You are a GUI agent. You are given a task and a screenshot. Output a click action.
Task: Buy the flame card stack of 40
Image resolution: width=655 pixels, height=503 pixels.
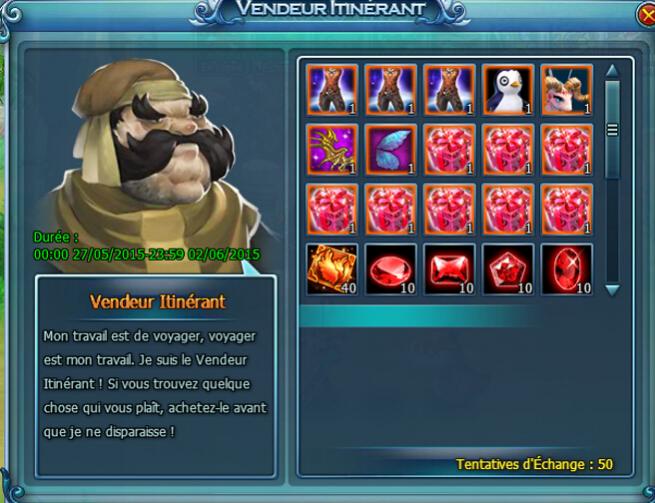click(332, 268)
